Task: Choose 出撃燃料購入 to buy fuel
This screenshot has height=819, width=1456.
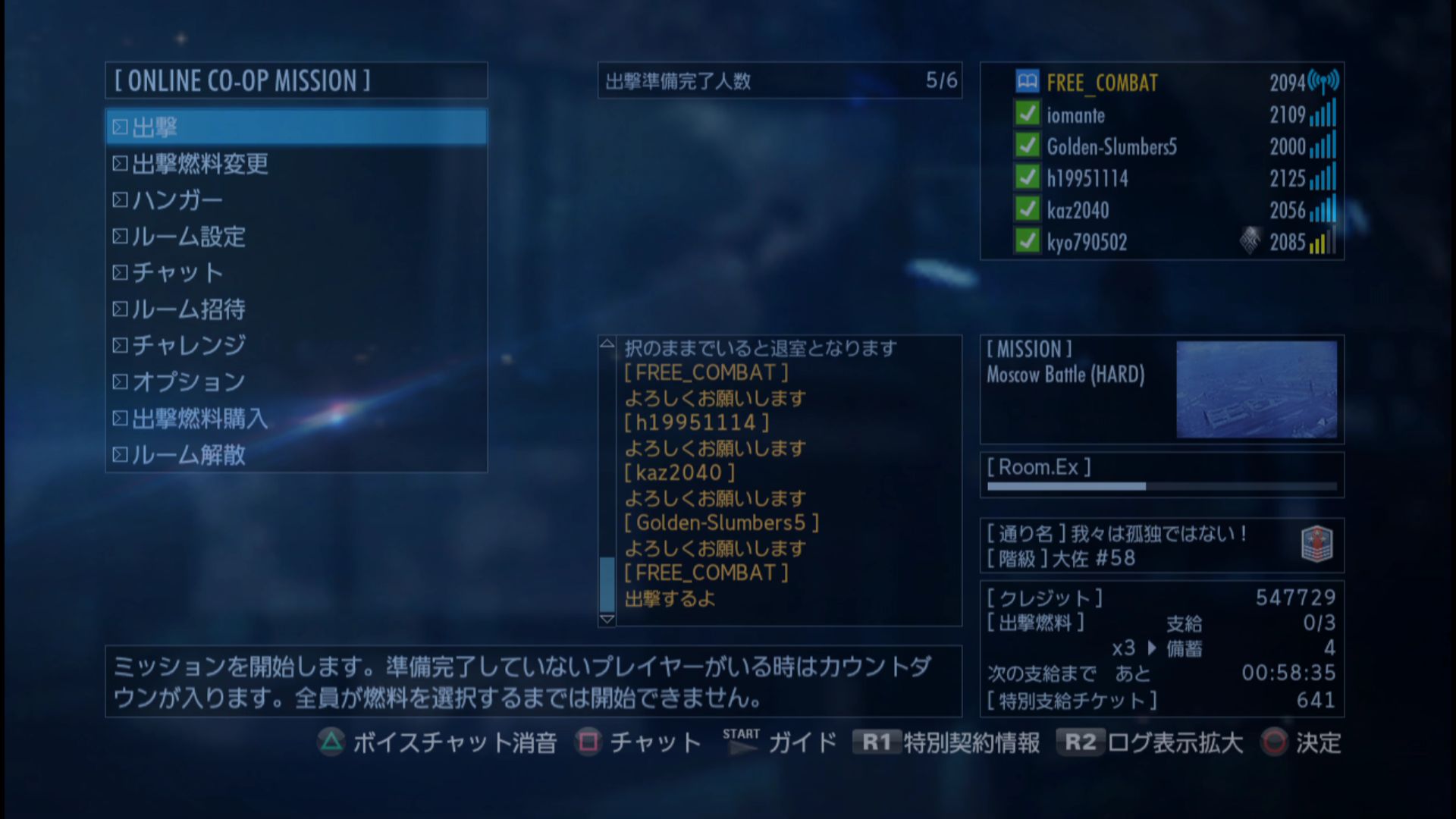Action: [x=200, y=419]
